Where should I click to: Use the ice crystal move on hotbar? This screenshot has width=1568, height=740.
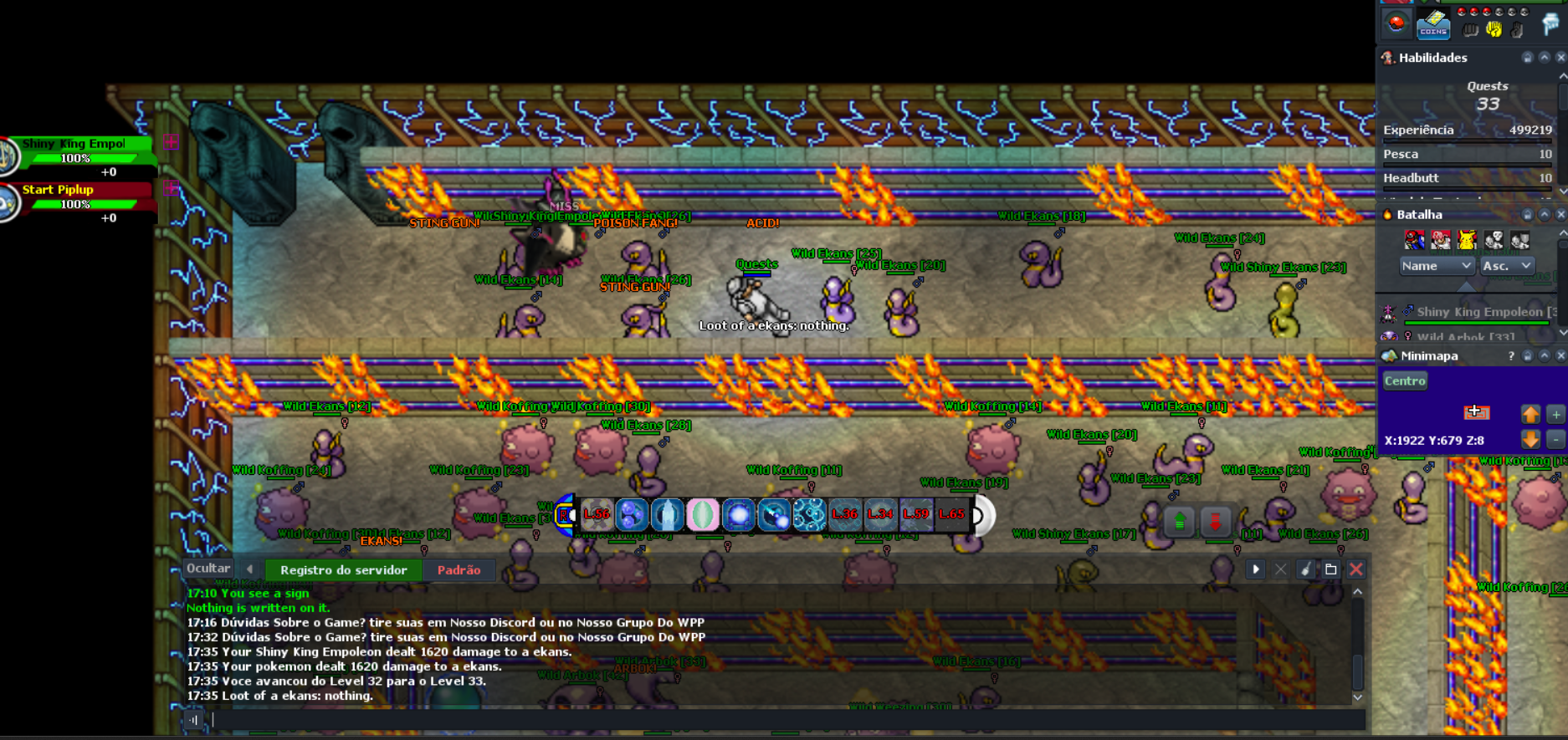667,515
